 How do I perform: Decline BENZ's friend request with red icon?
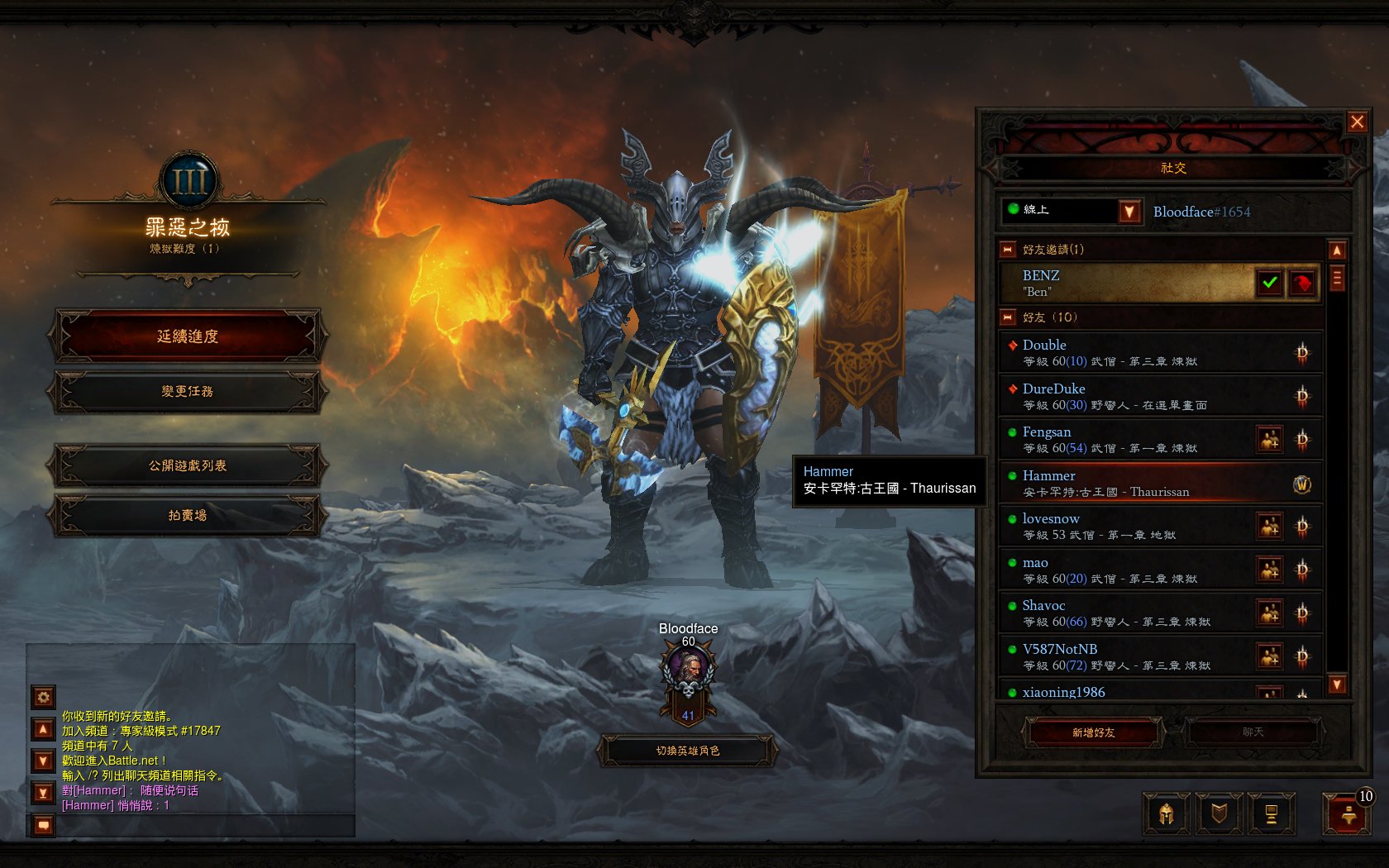1302,283
